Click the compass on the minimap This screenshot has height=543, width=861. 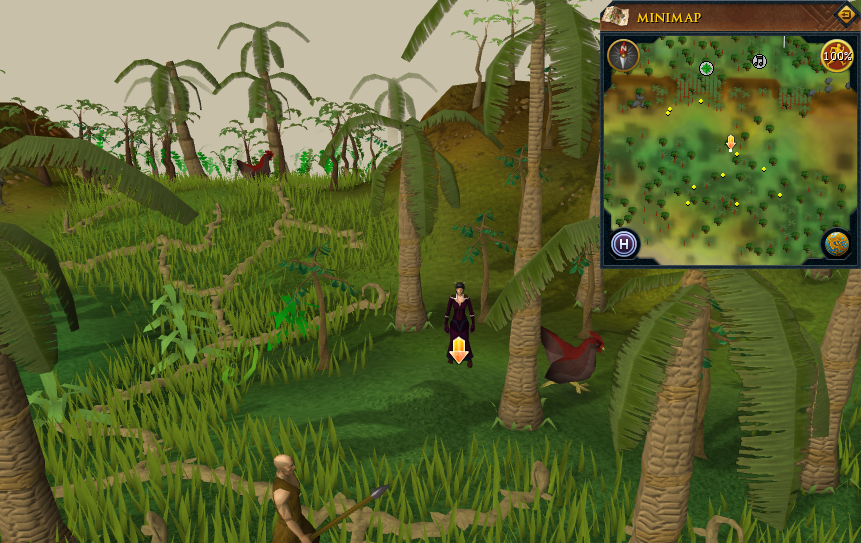click(624, 54)
